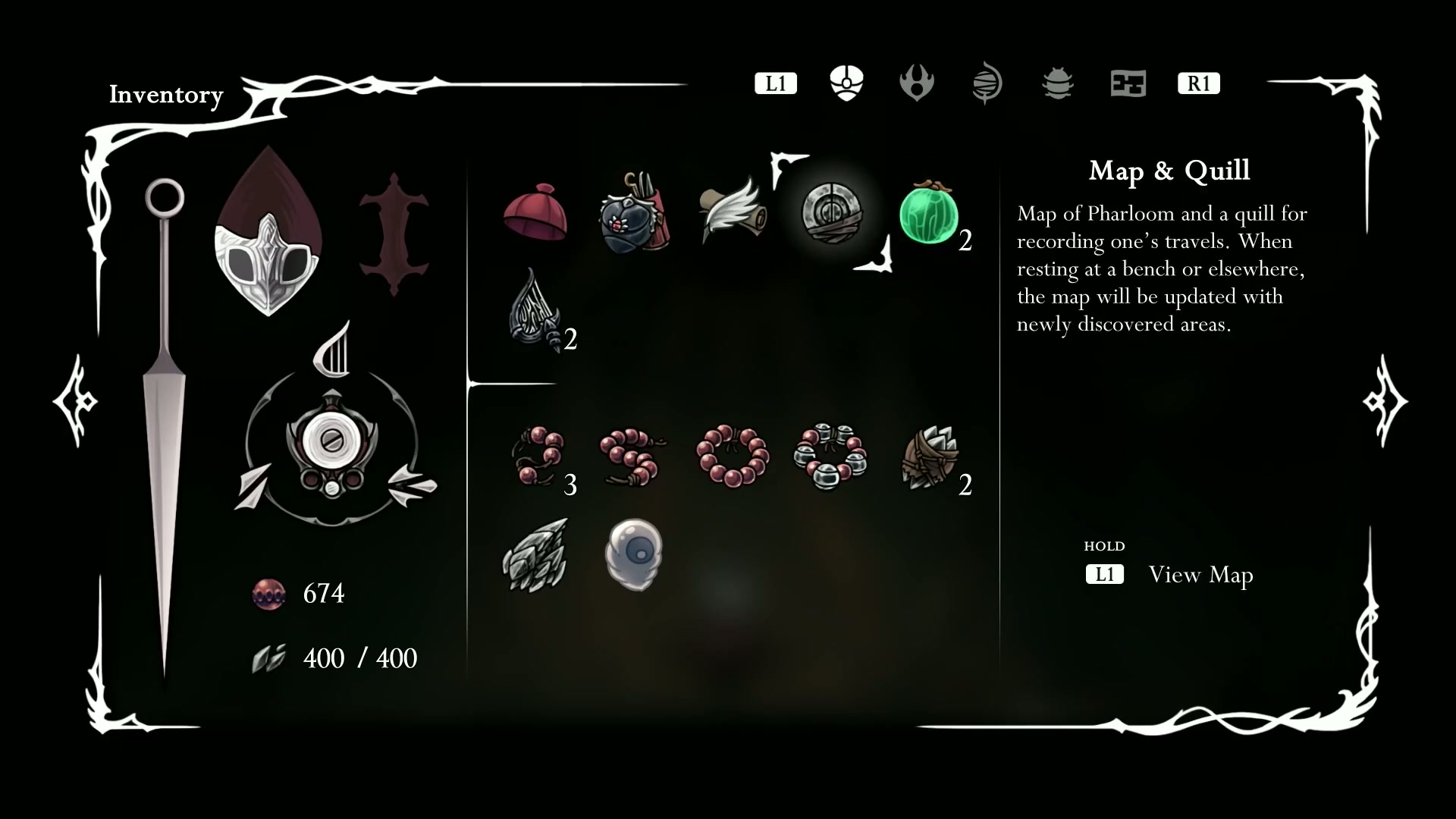Switch to the mask inventory tab
The image size is (1456, 819).
coord(846,83)
